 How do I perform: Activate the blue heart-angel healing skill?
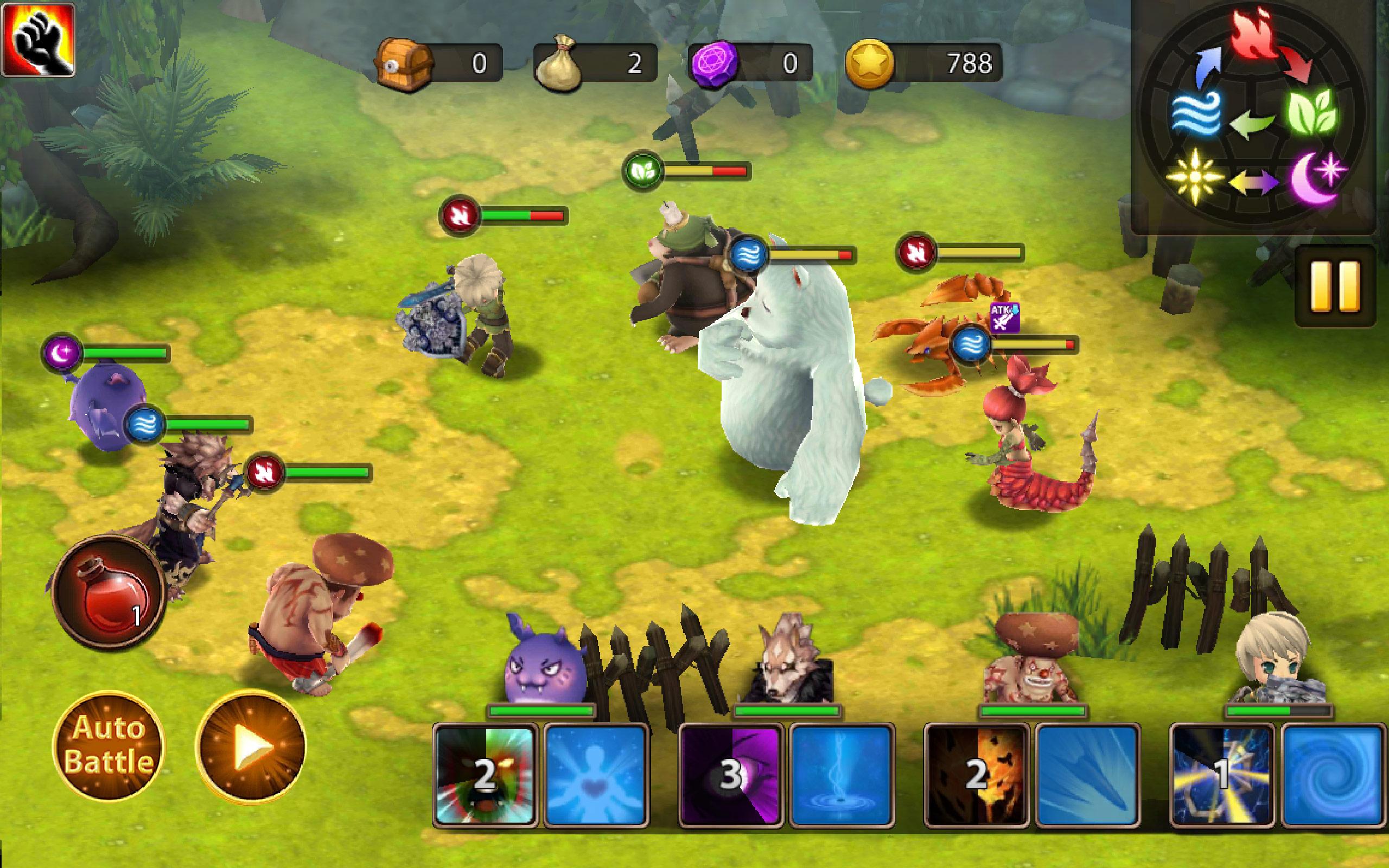596,776
